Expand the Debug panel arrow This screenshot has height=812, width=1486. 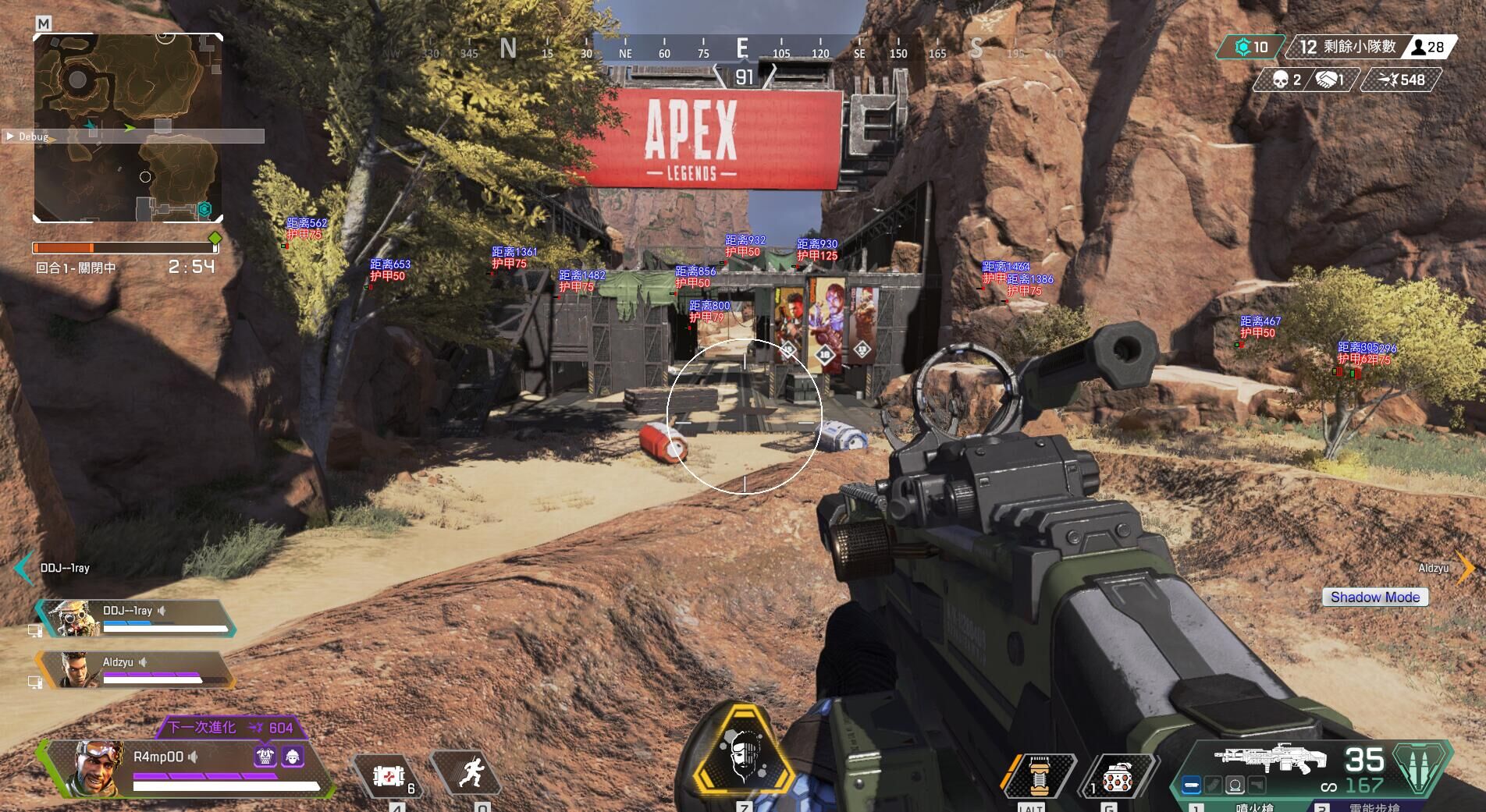(10, 135)
